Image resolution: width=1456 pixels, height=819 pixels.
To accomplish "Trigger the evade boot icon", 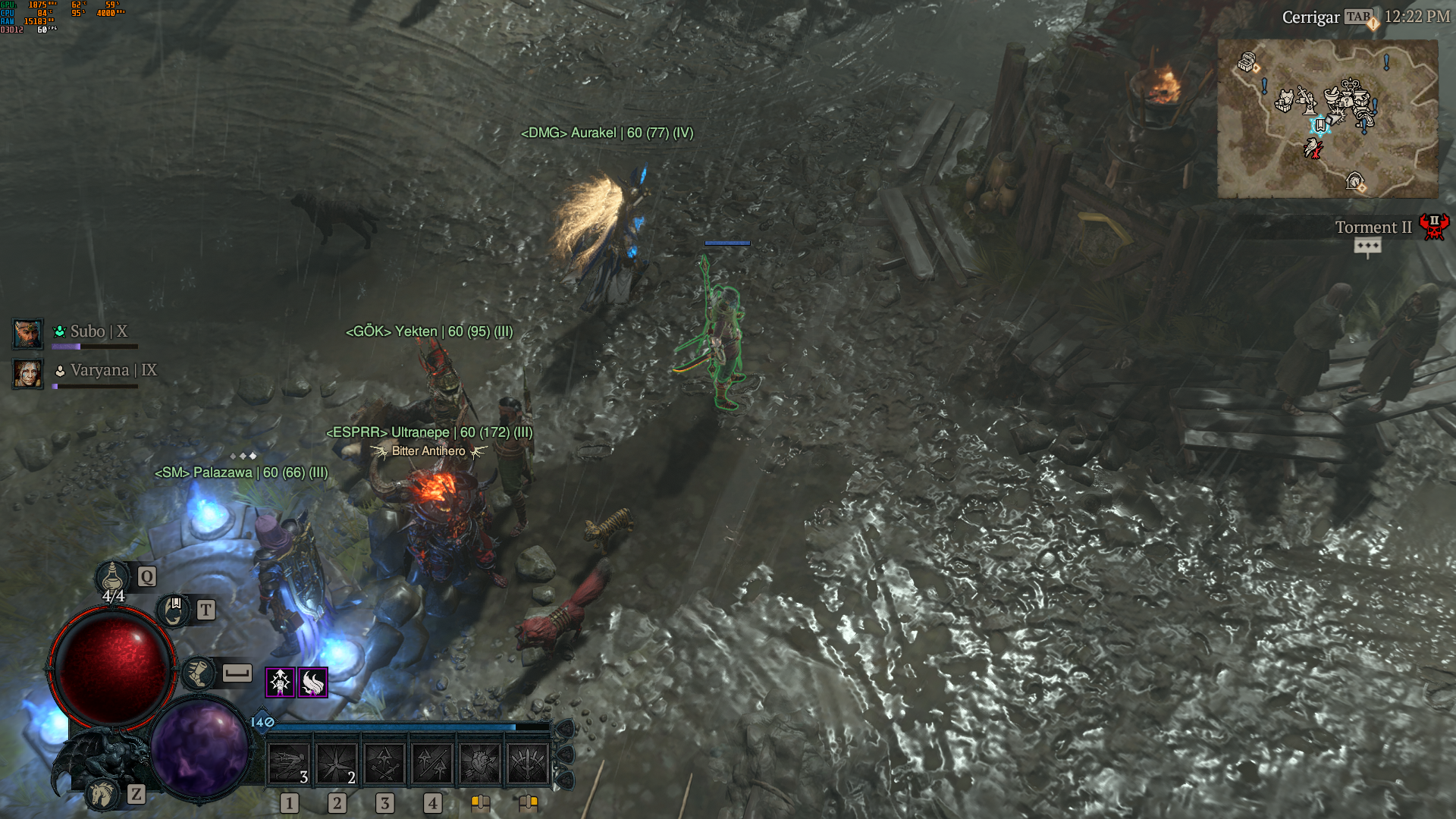I will pyautogui.click(x=199, y=673).
